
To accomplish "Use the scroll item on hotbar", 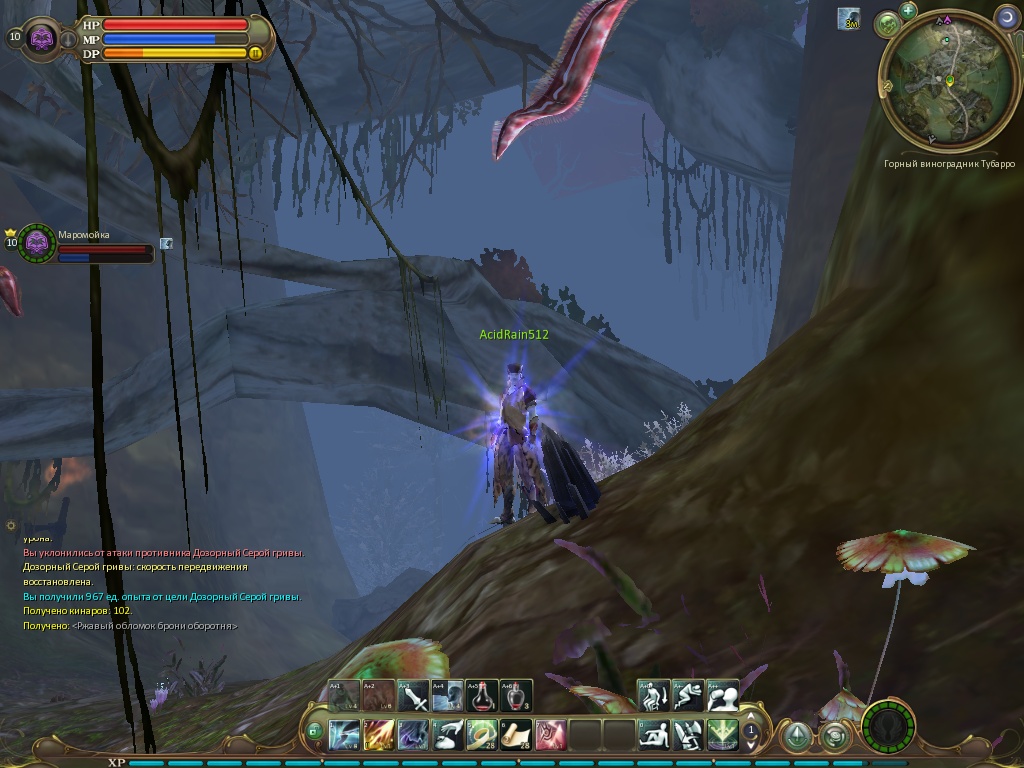I will 517,735.
